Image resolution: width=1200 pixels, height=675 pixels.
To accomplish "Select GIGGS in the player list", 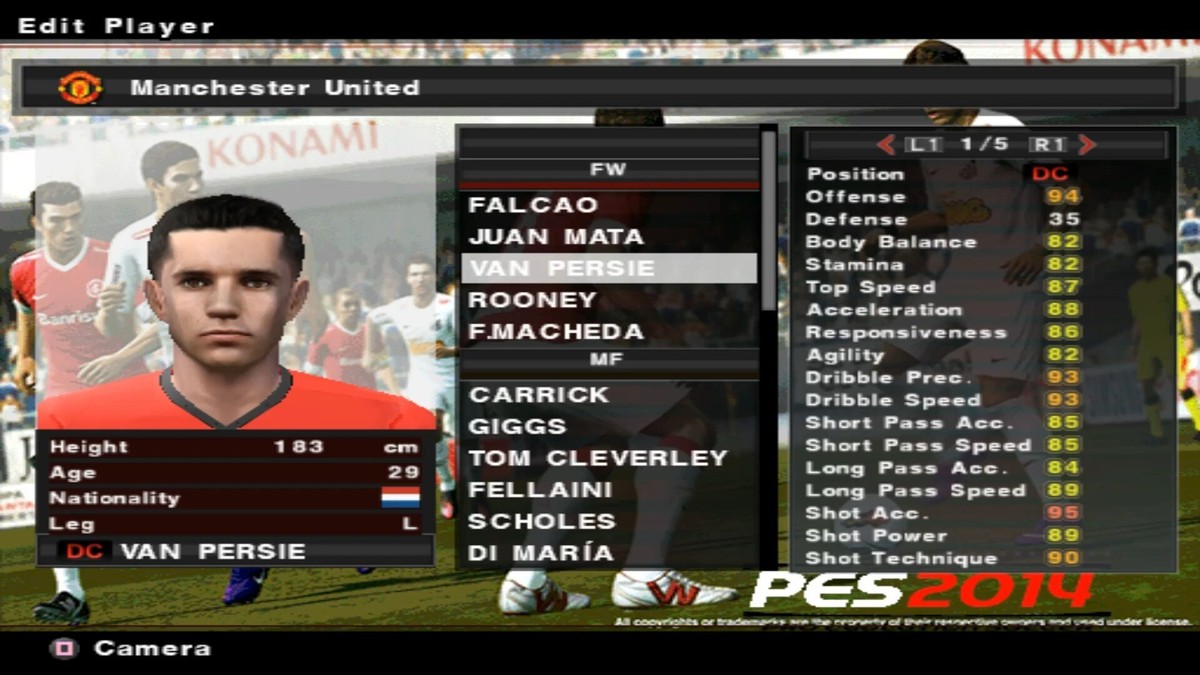I will 516,427.
